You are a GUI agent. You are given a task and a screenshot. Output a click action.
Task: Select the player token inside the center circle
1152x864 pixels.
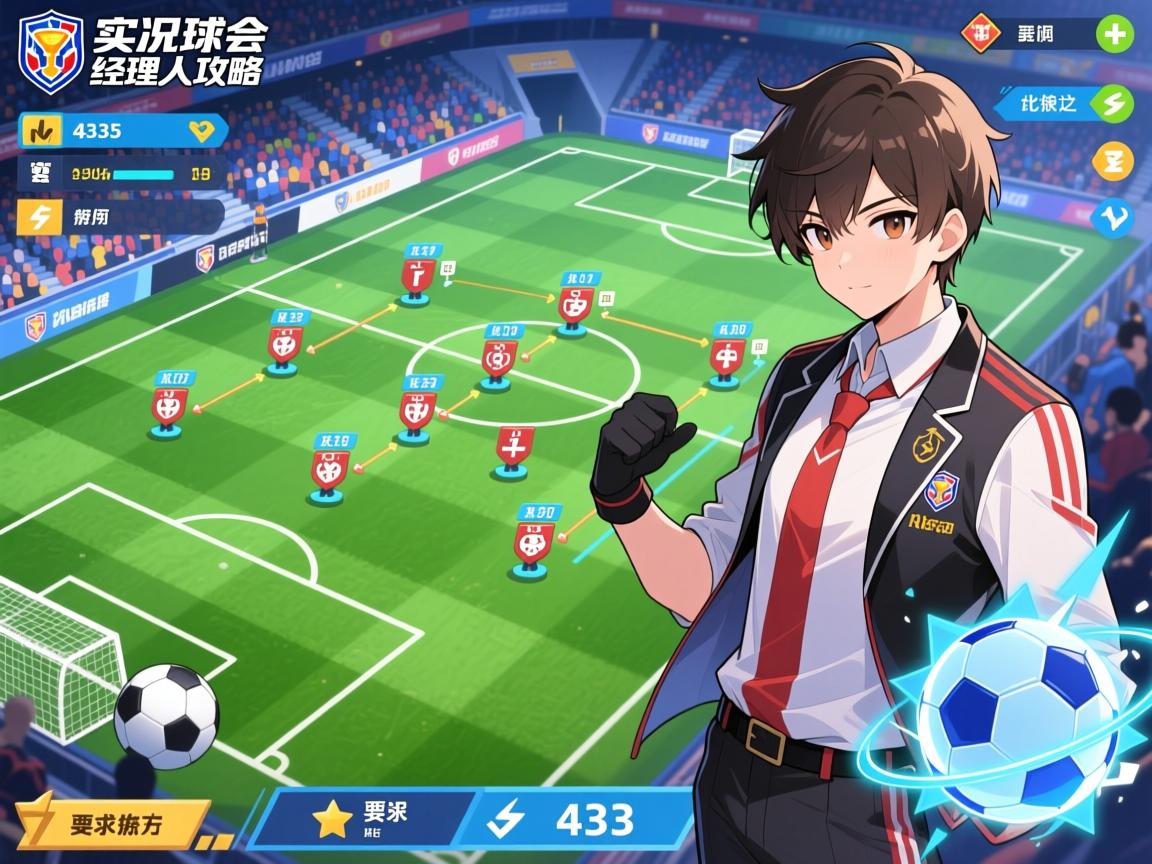[497, 358]
